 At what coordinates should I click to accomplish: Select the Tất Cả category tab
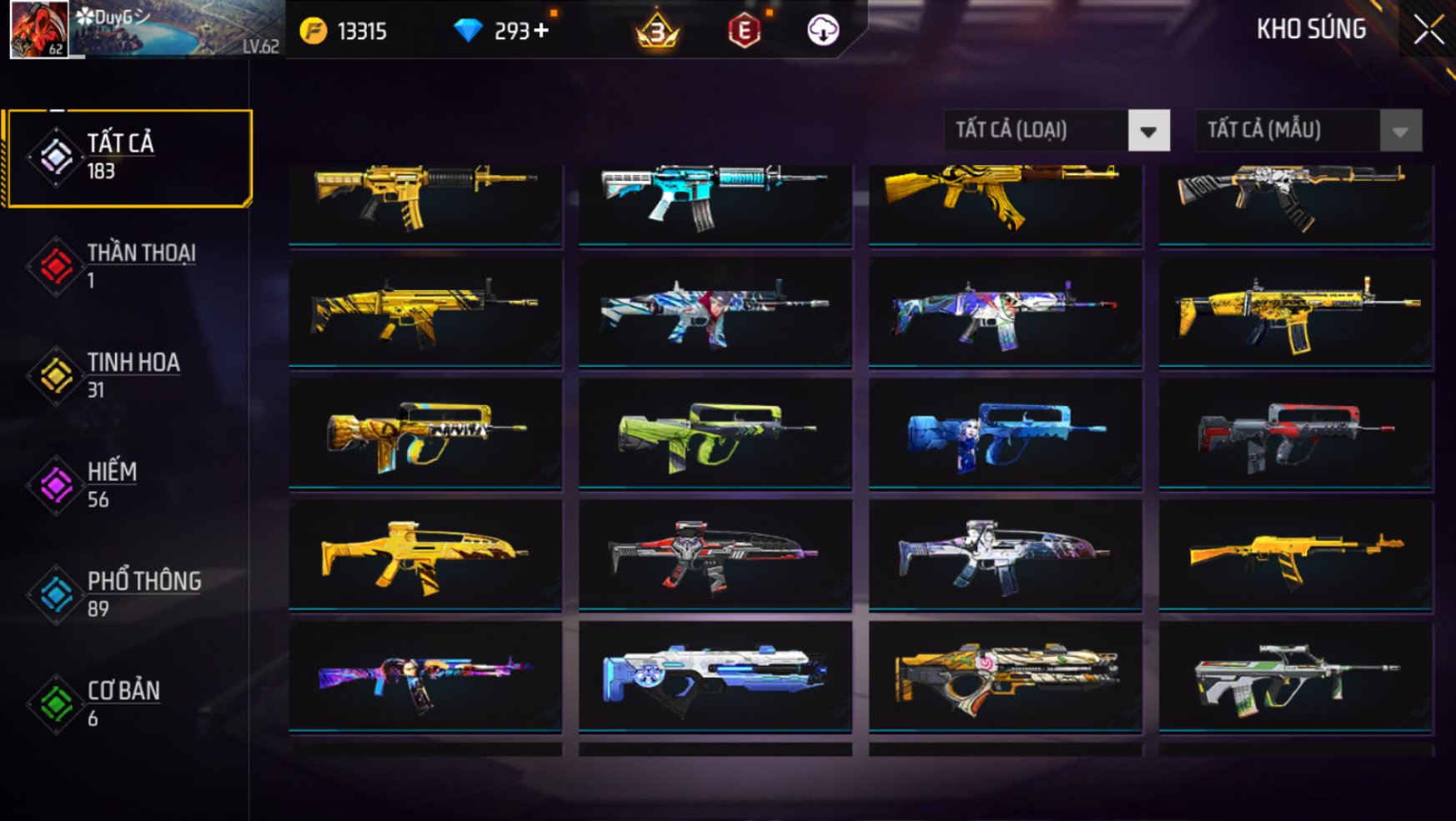pyautogui.click(x=128, y=157)
